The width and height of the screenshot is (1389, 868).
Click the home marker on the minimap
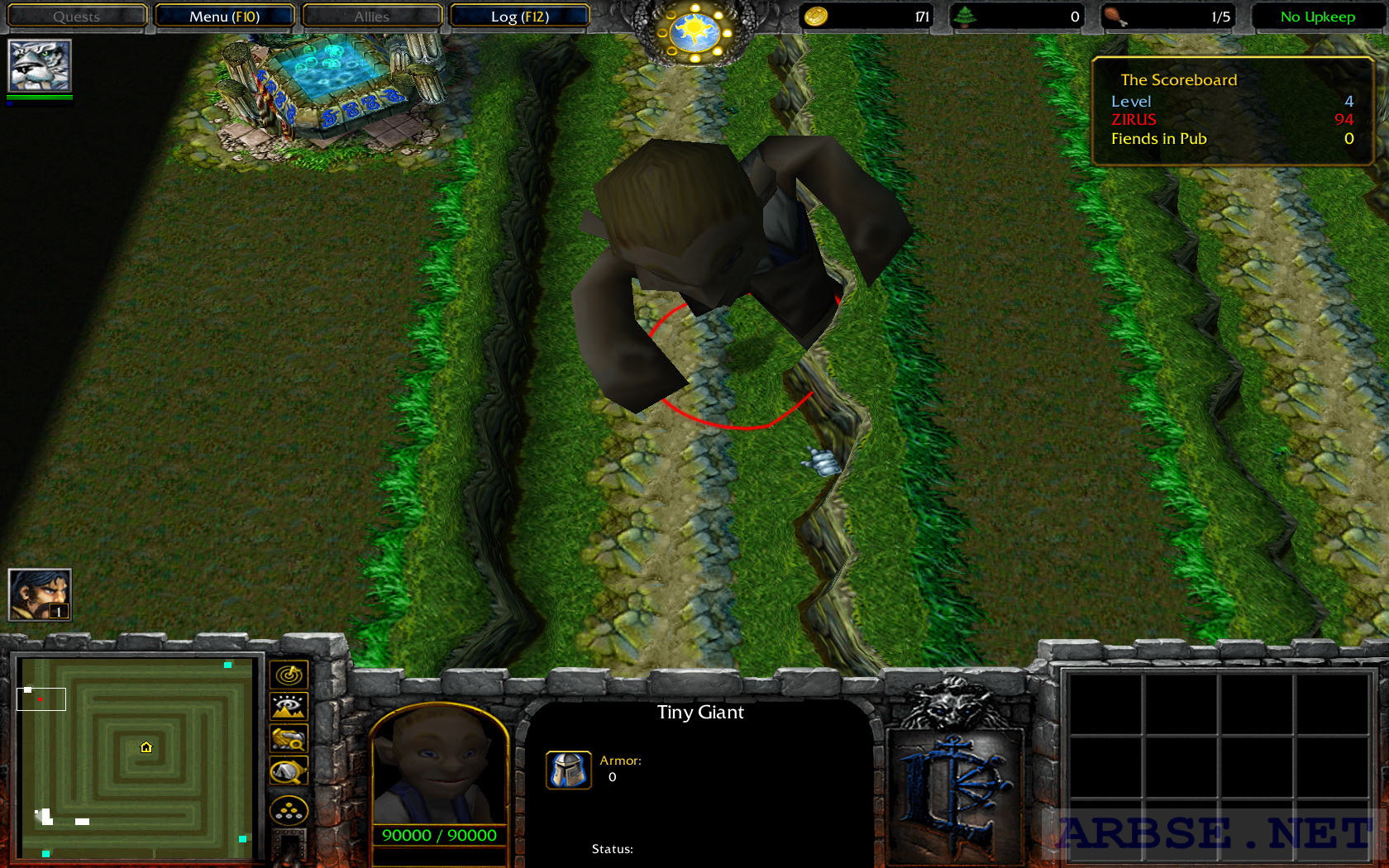point(146,746)
